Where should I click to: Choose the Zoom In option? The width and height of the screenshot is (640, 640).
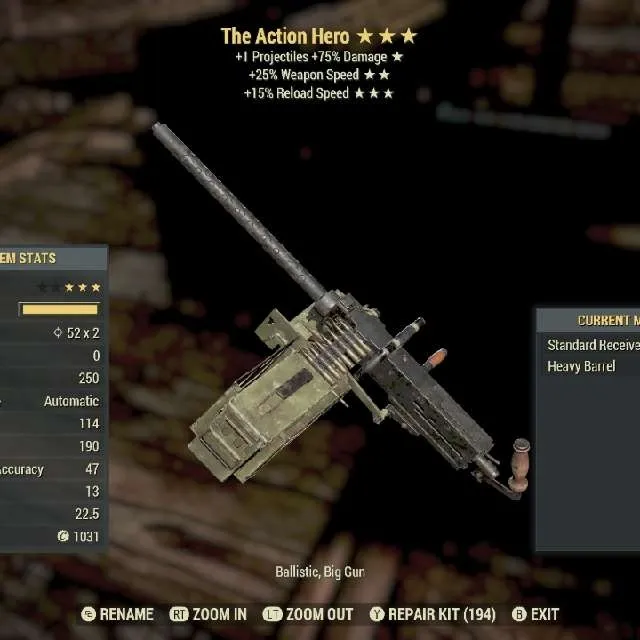click(x=208, y=614)
